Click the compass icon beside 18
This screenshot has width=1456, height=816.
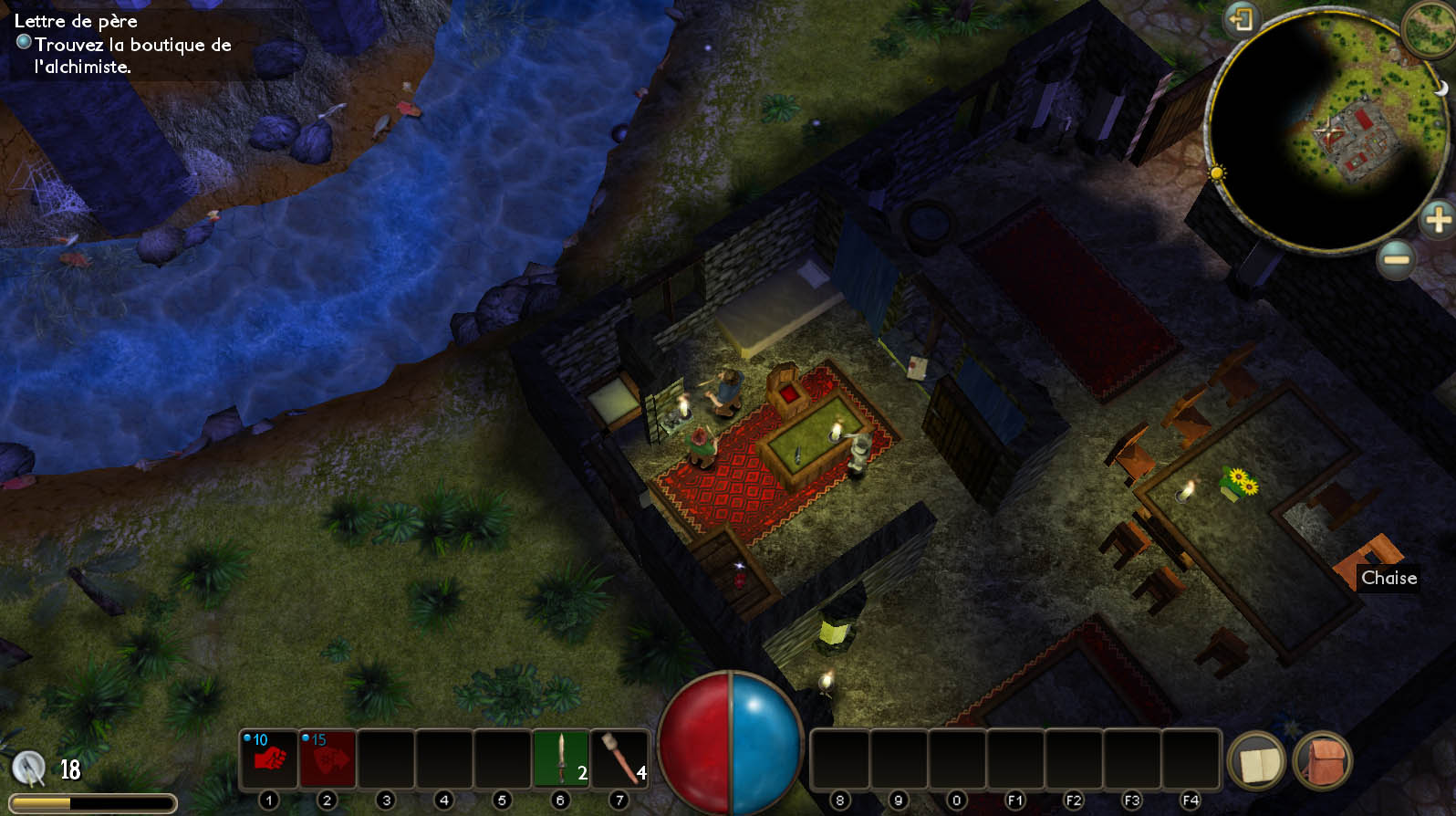tap(29, 769)
